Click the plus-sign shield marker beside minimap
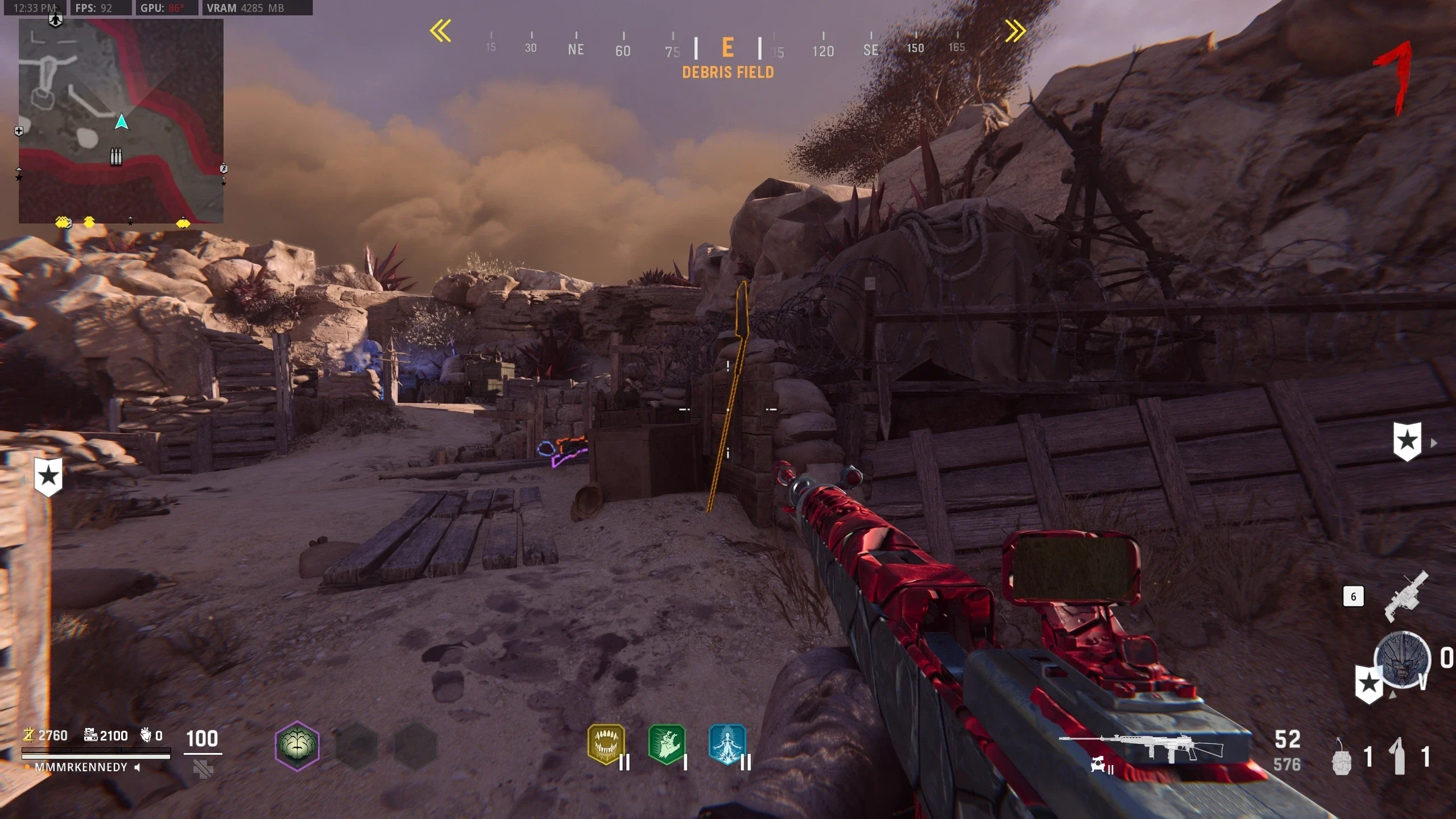Screen dimensions: 1456x819 pos(19,131)
